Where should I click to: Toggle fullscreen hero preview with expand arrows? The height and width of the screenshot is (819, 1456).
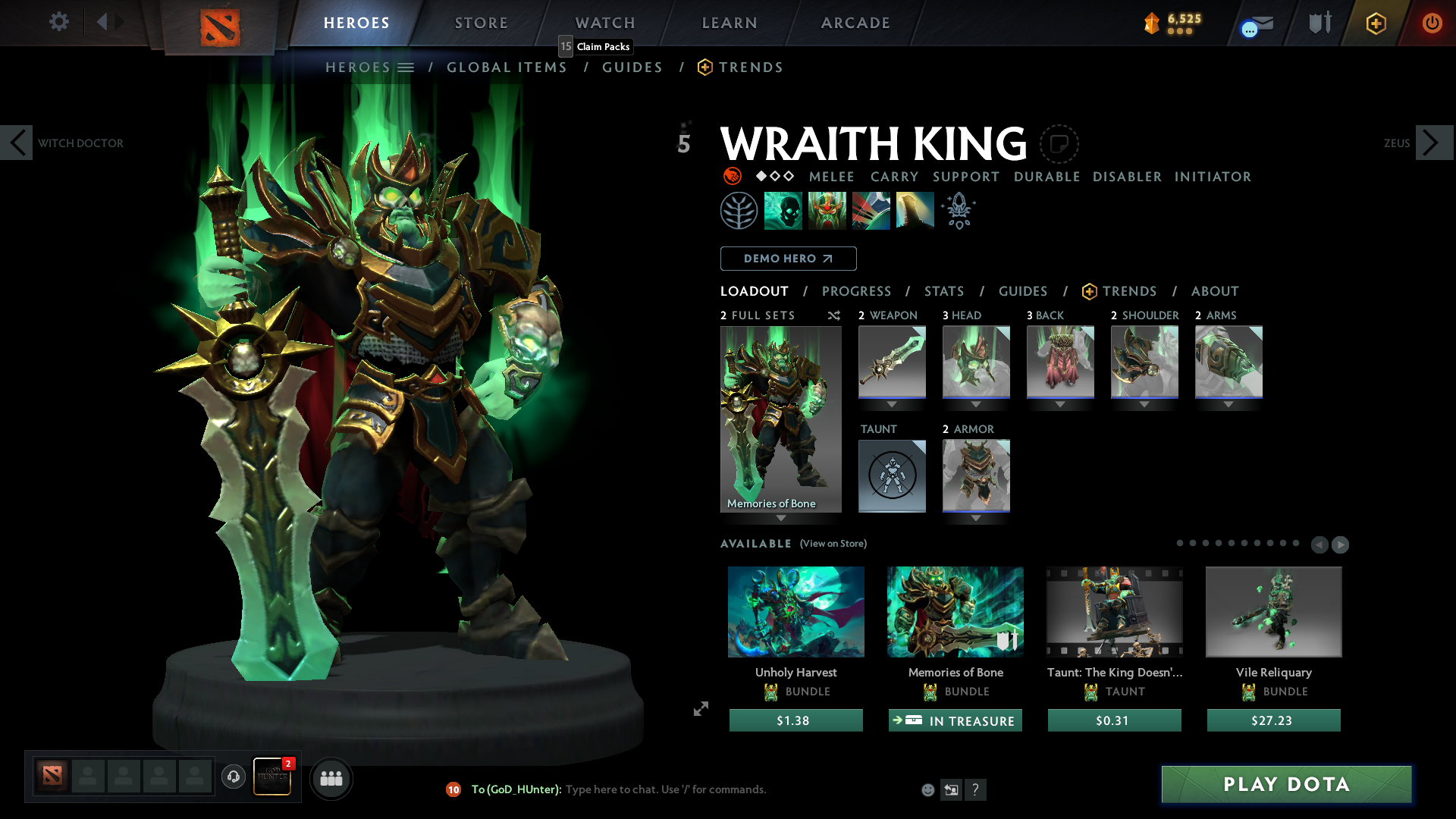(700, 709)
